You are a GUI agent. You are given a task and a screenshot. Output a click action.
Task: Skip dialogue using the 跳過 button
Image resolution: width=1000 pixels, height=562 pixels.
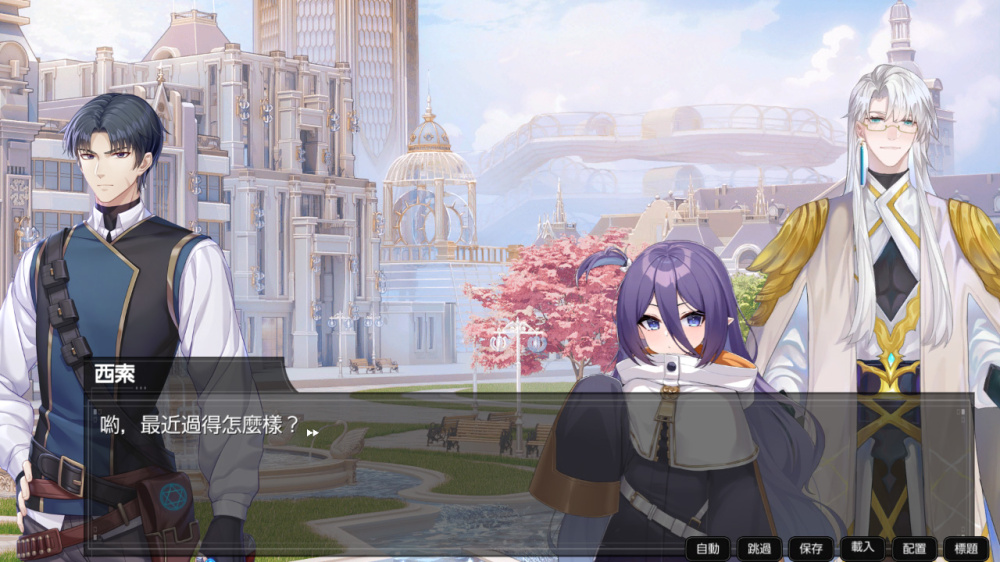pos(759,548)
